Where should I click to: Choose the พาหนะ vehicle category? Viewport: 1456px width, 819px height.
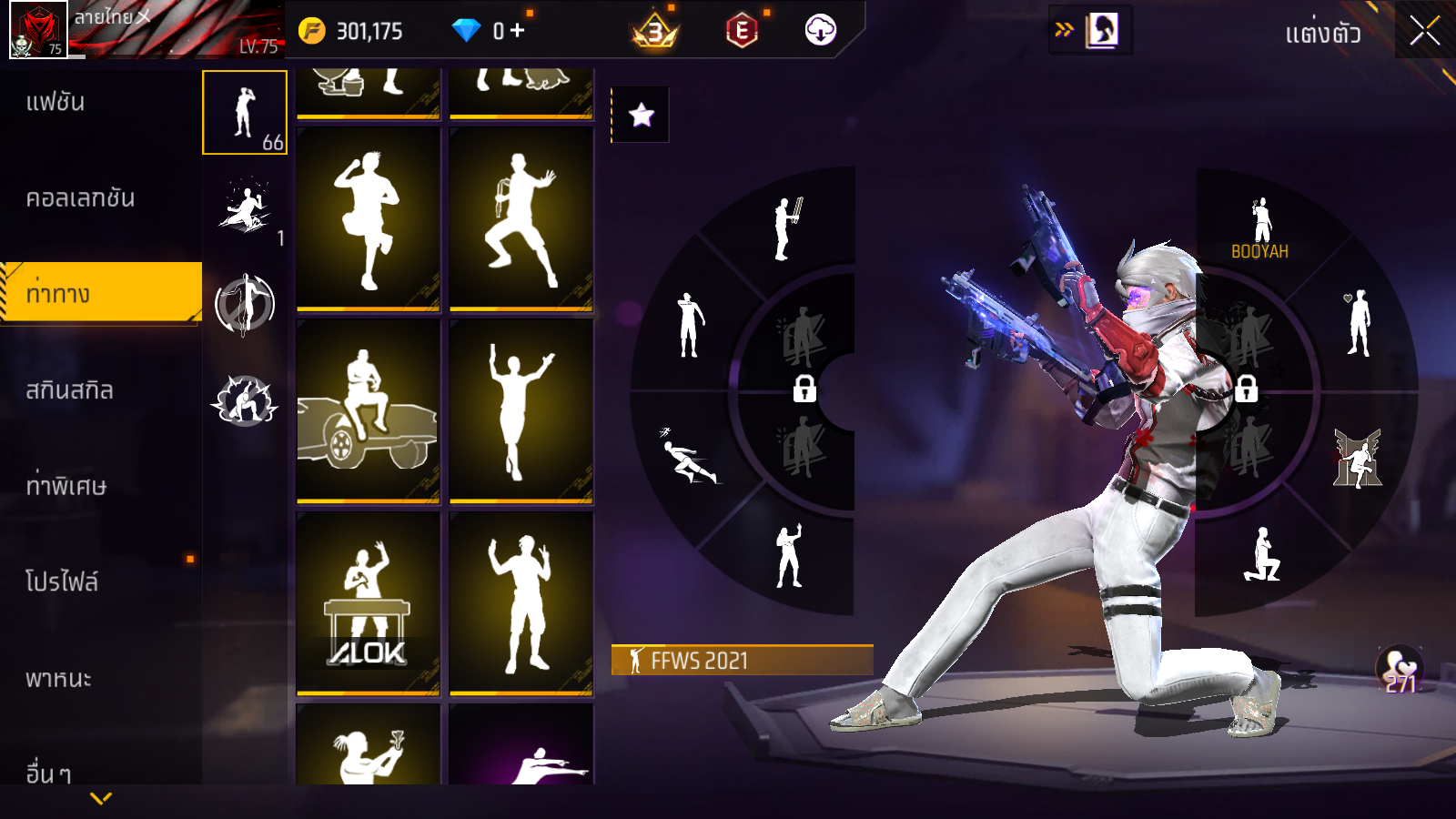[x=58, y=679]
